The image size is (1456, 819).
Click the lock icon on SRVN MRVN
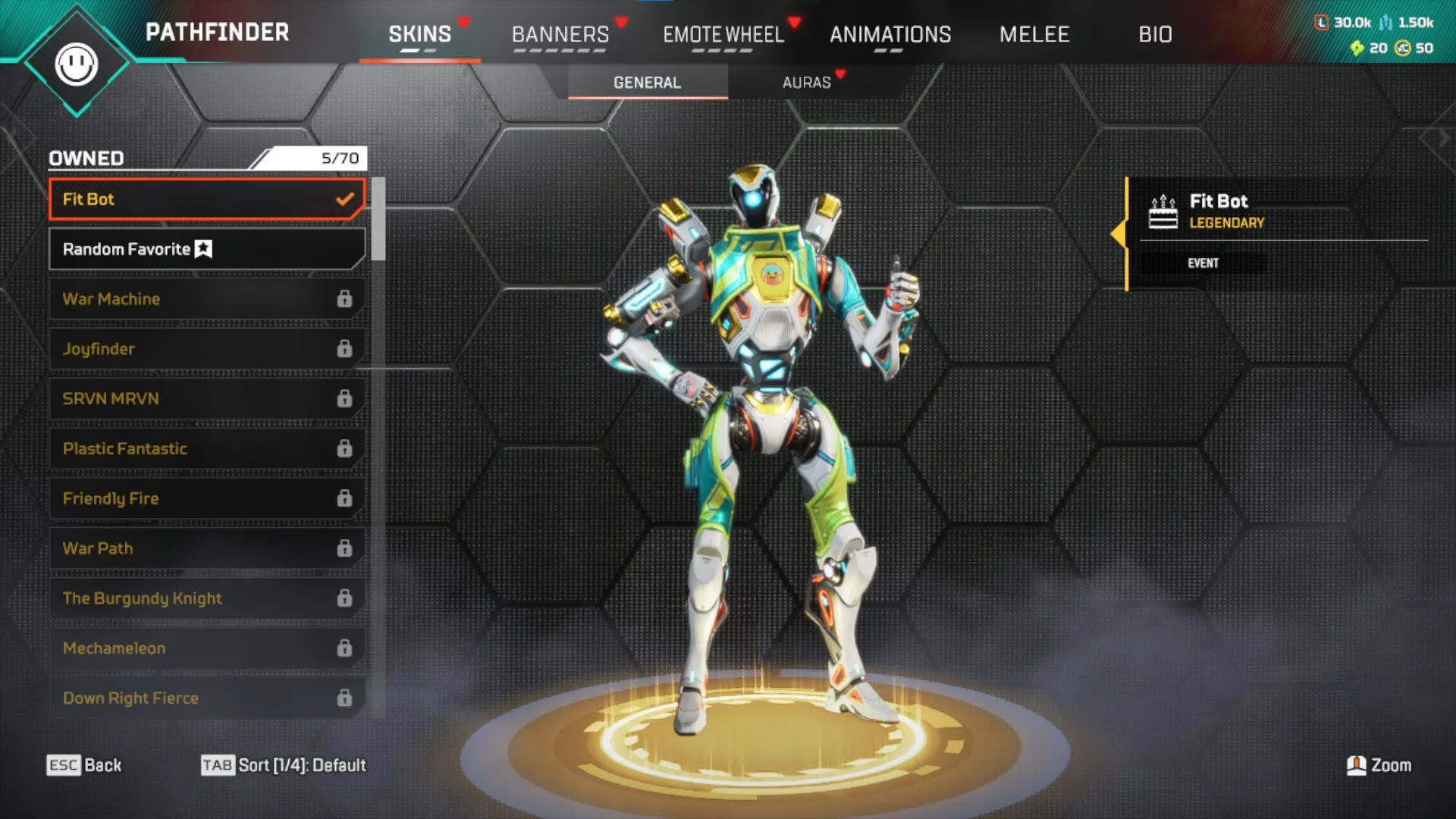pyautogui.click(x=346, y=398)
